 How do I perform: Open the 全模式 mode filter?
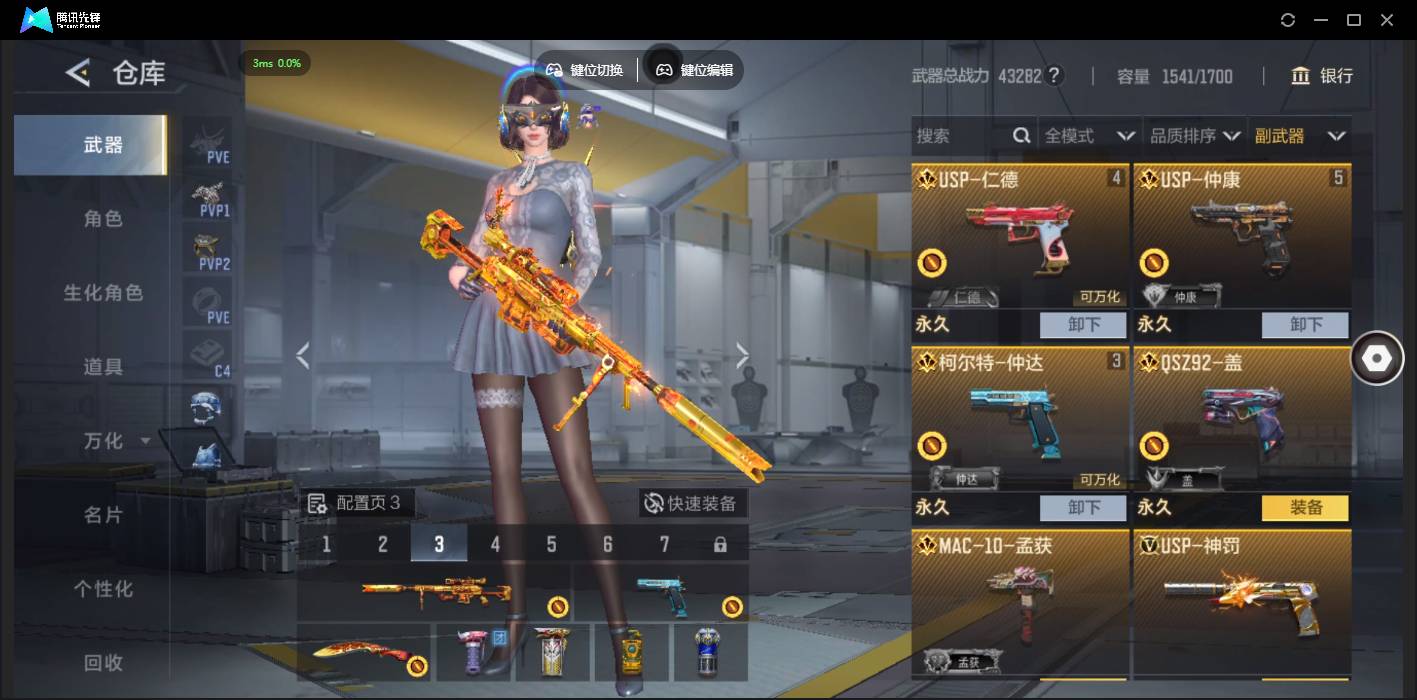click(1088, 136)
